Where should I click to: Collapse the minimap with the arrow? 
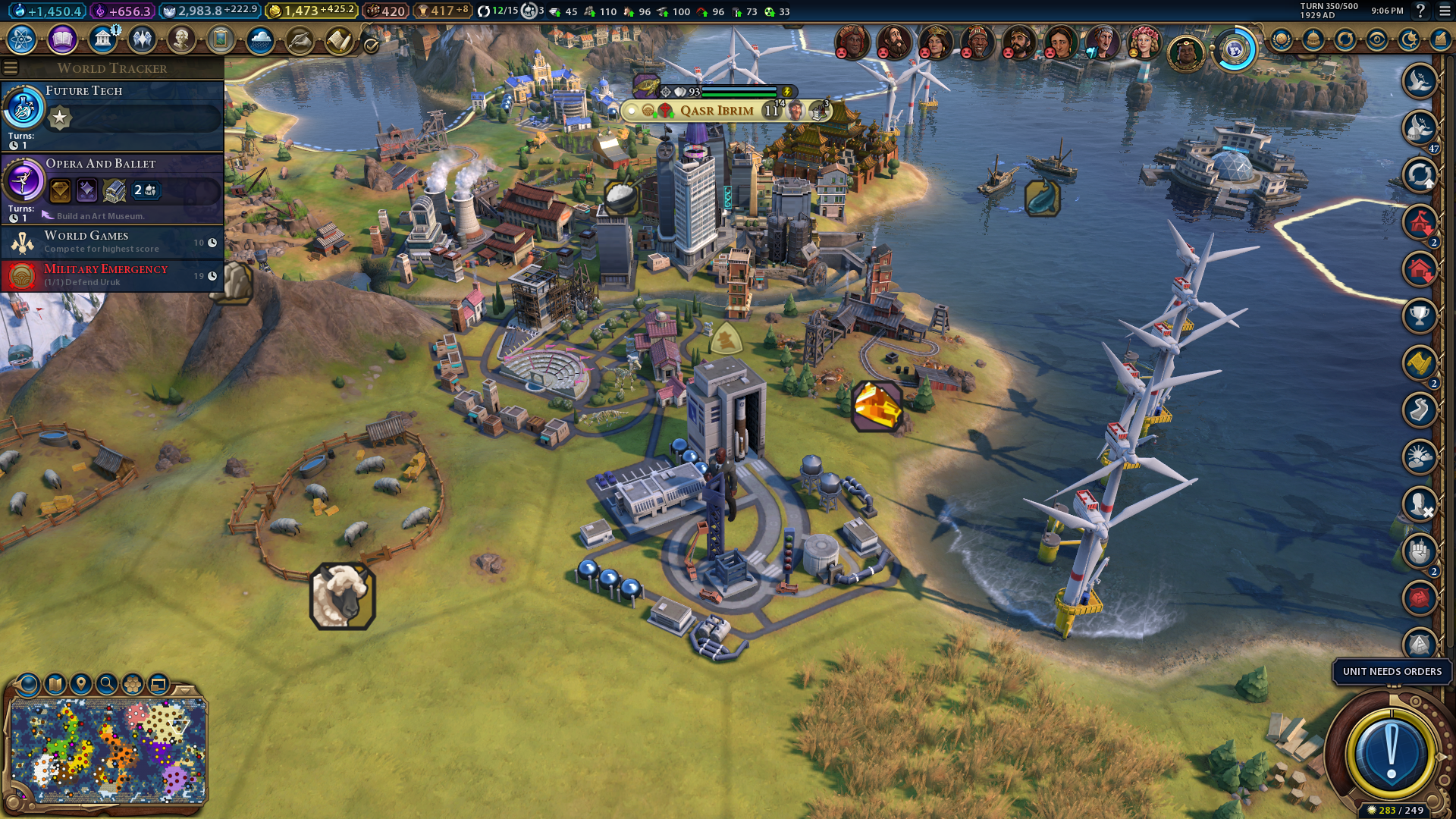click(x=185, y=690)
